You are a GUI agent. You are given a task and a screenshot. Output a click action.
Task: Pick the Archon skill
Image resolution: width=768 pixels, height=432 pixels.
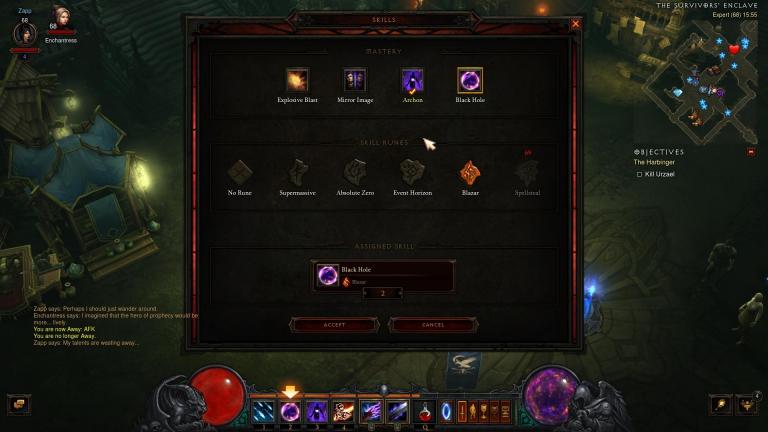[x=412, y=81]
